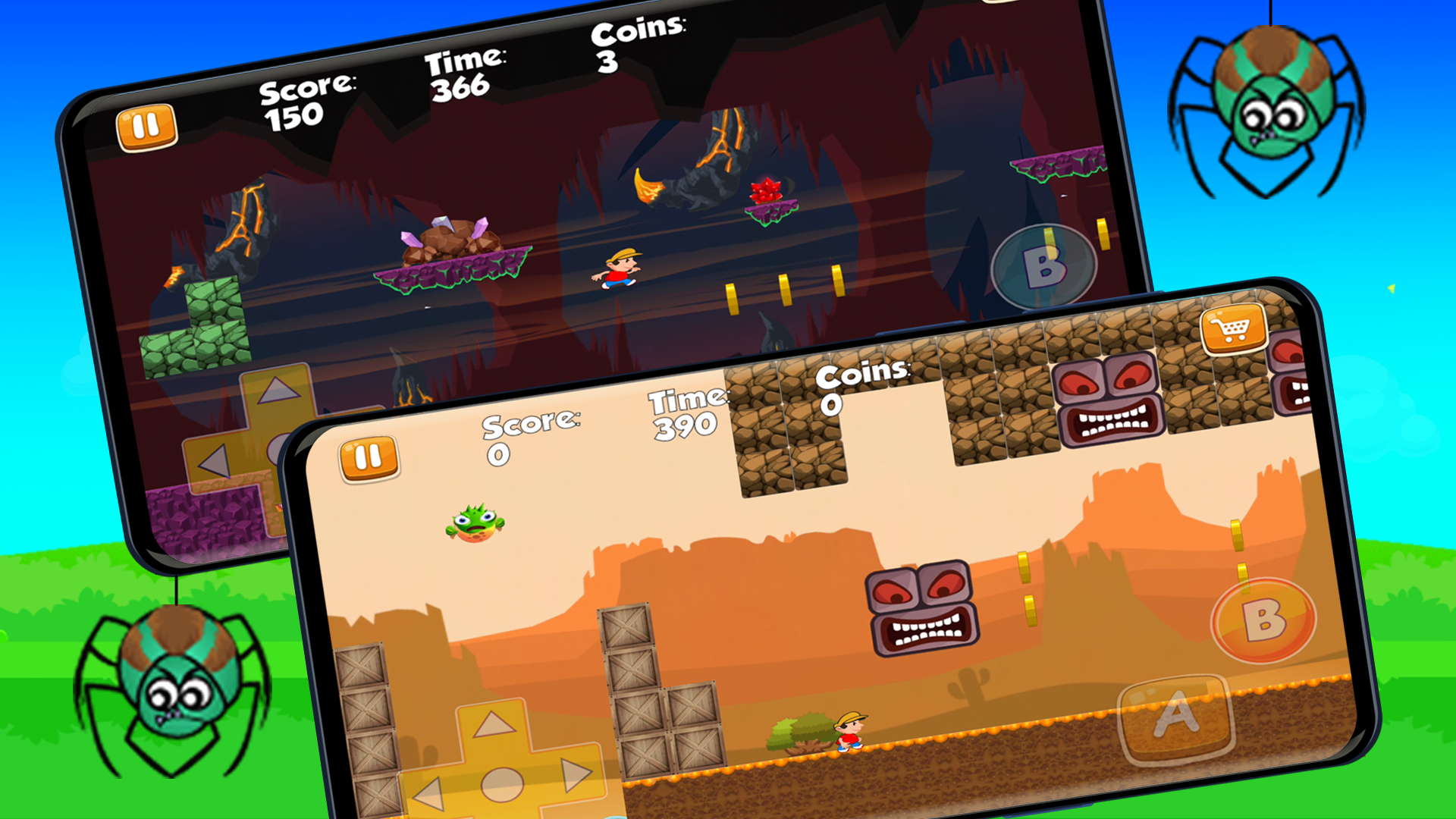Click the cave level D-pad up arrow
This screenshot has height=819, width=1456.
(x=278, y=391)
